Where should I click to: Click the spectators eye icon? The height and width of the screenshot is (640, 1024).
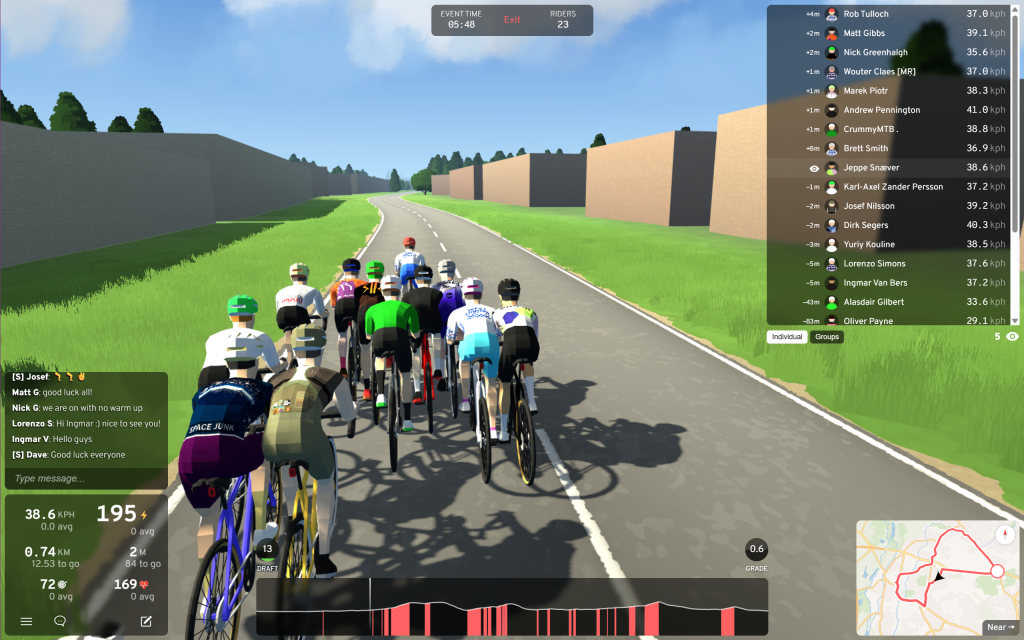coord(1012,337)
